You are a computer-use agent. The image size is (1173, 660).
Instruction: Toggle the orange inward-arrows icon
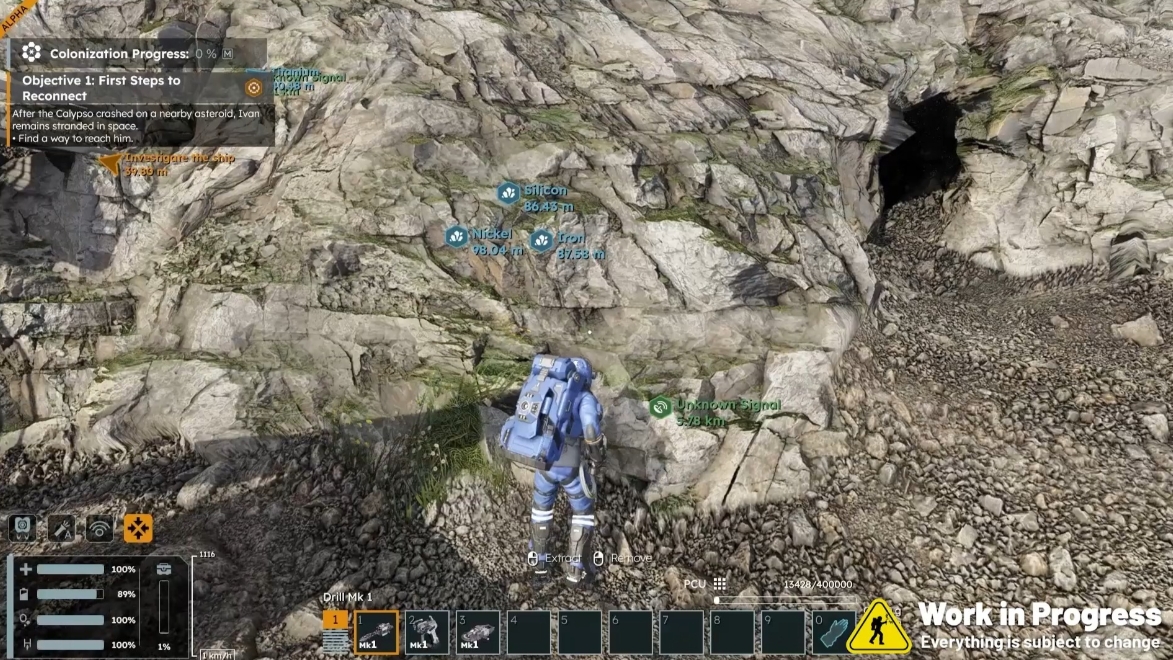click(138, 528)
